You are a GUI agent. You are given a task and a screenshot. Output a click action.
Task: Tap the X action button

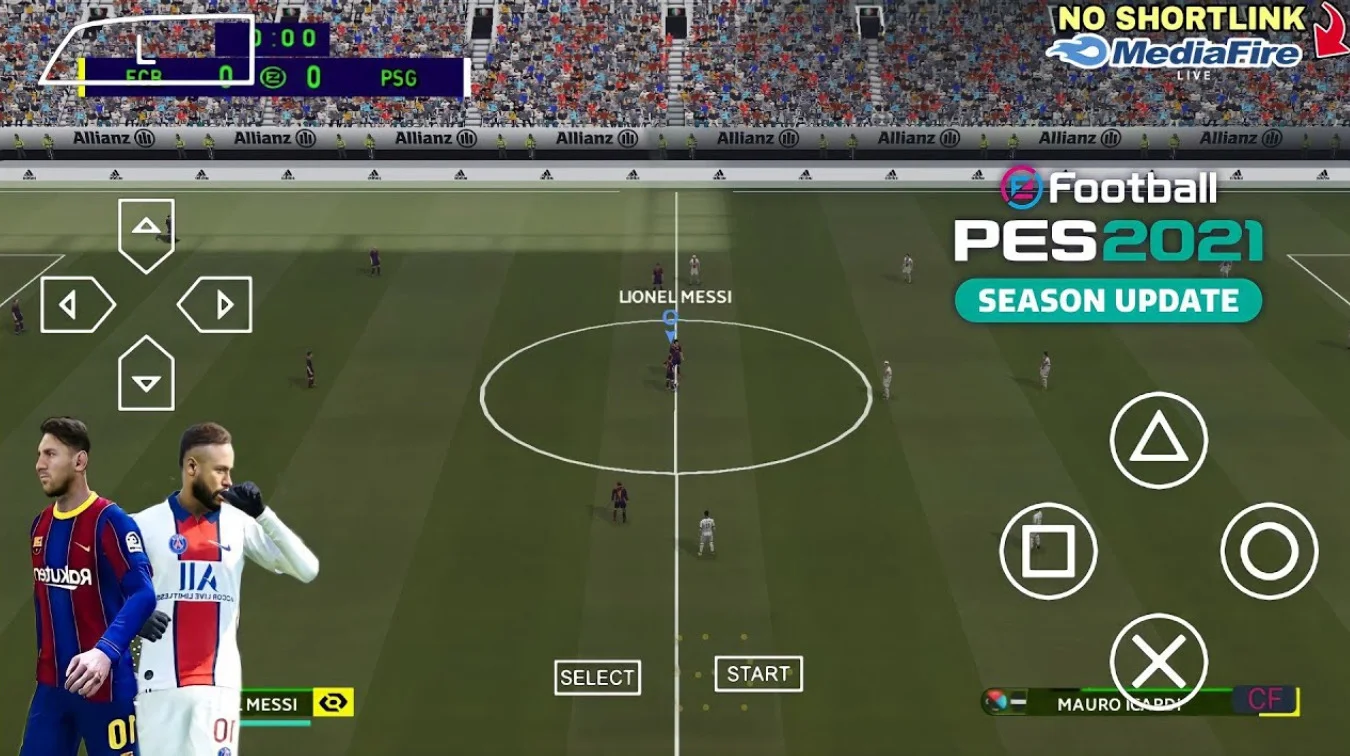[x=1160, y=660]
